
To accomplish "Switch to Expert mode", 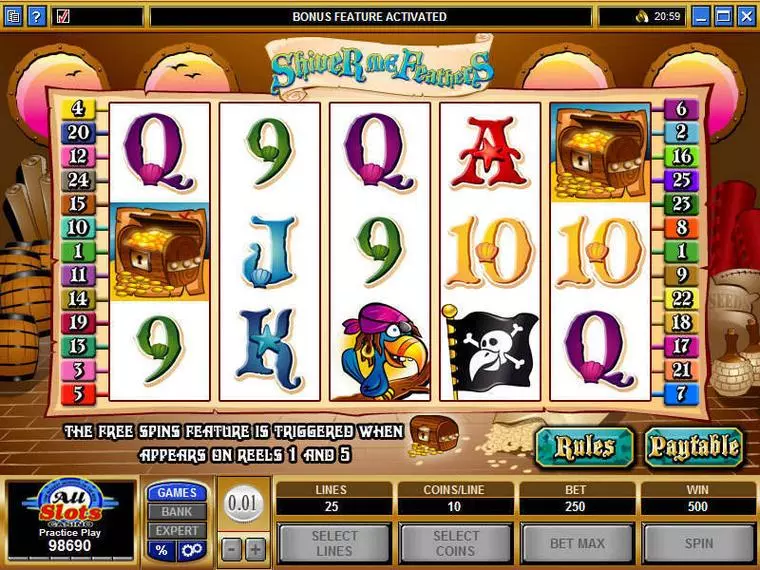I will [177, 531].
